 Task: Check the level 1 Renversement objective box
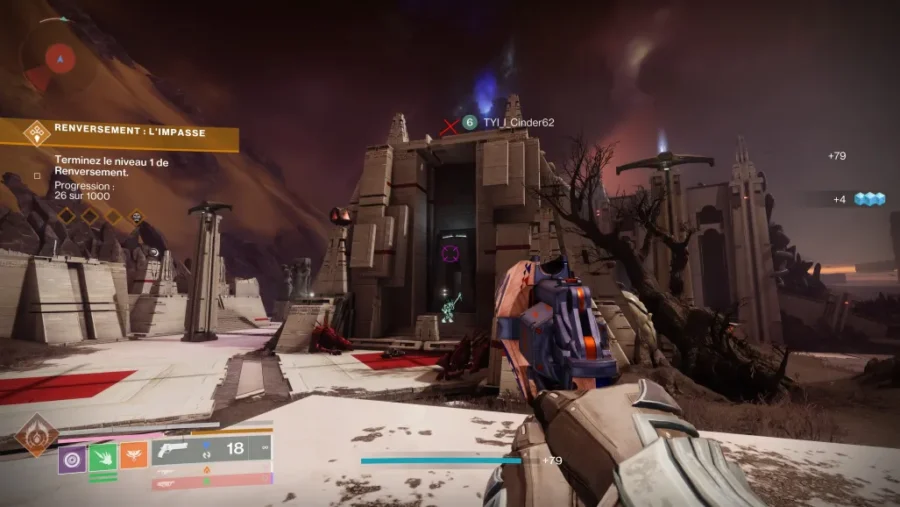37,174
